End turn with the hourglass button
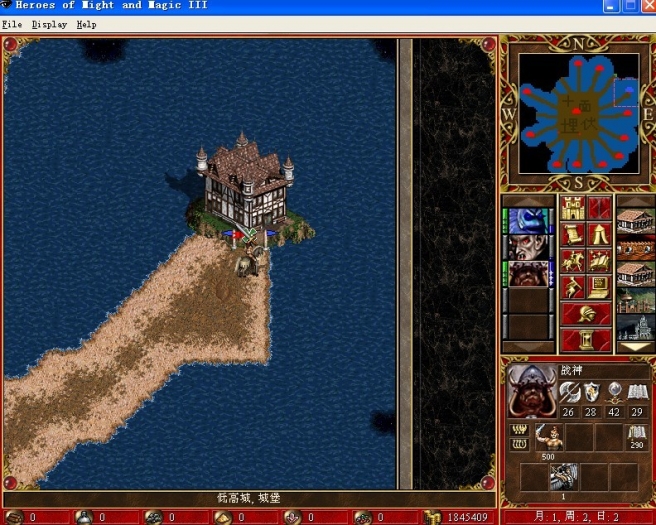Screen dimensions: 656x525 pos(586,339)
